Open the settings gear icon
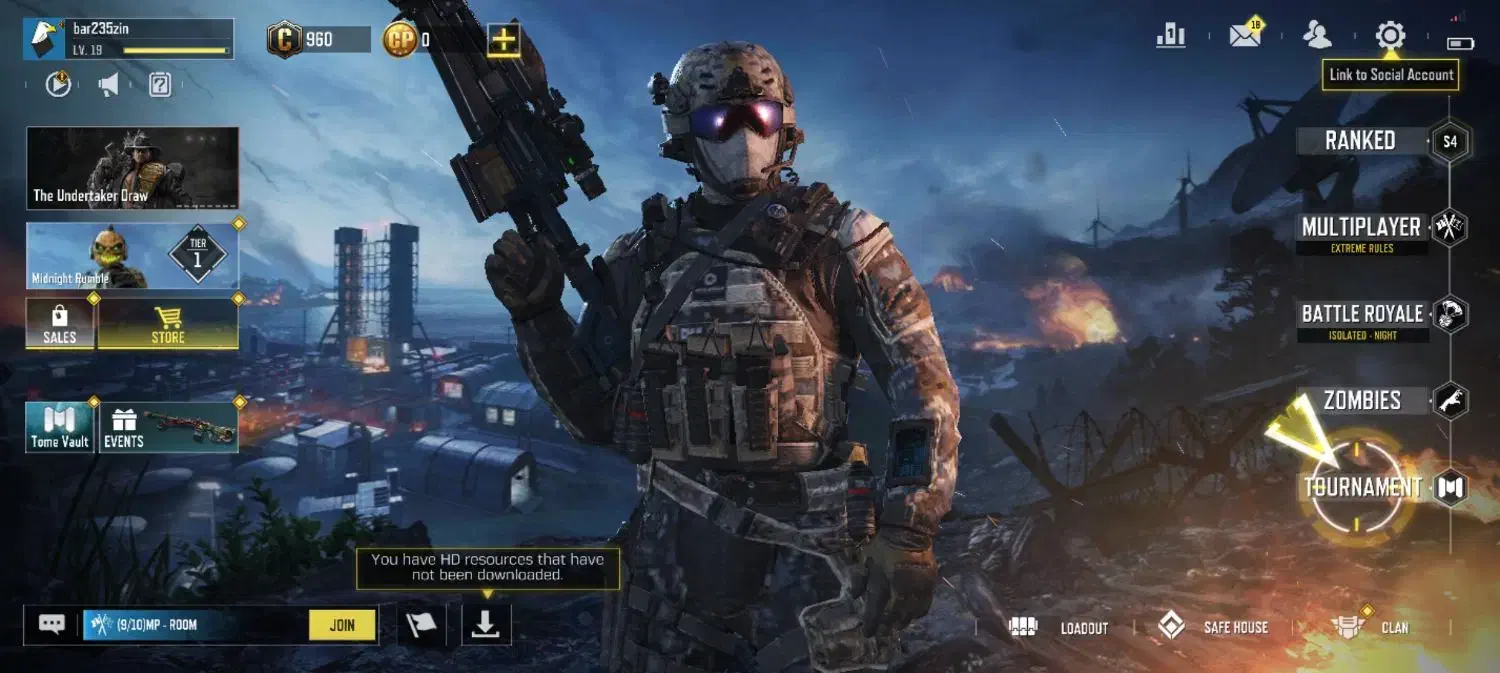Viewport: 1500px width, 673px height. (x=1390, y=36)
